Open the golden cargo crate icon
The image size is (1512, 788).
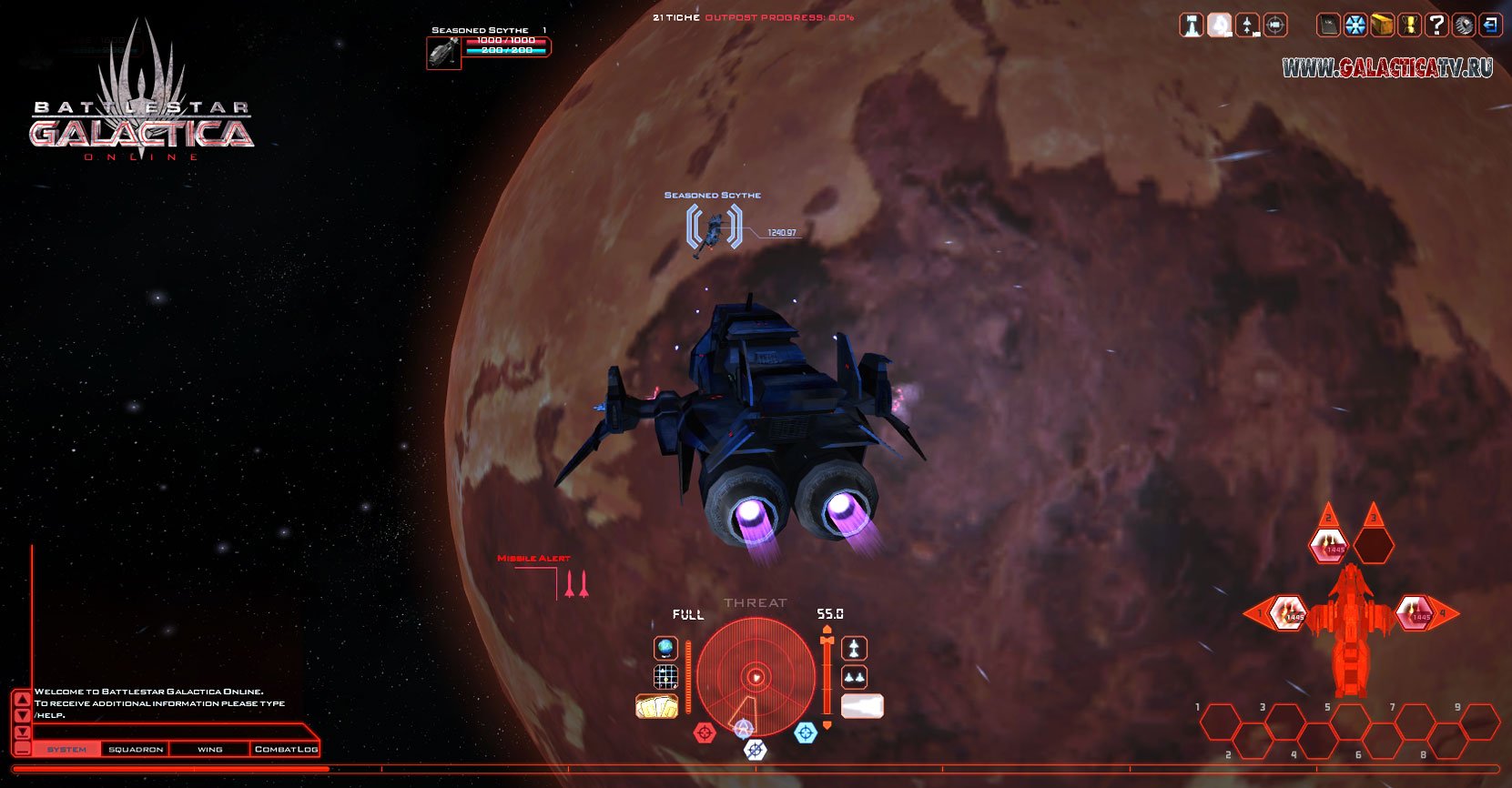pyautogui.click(x=1382, y=25)
